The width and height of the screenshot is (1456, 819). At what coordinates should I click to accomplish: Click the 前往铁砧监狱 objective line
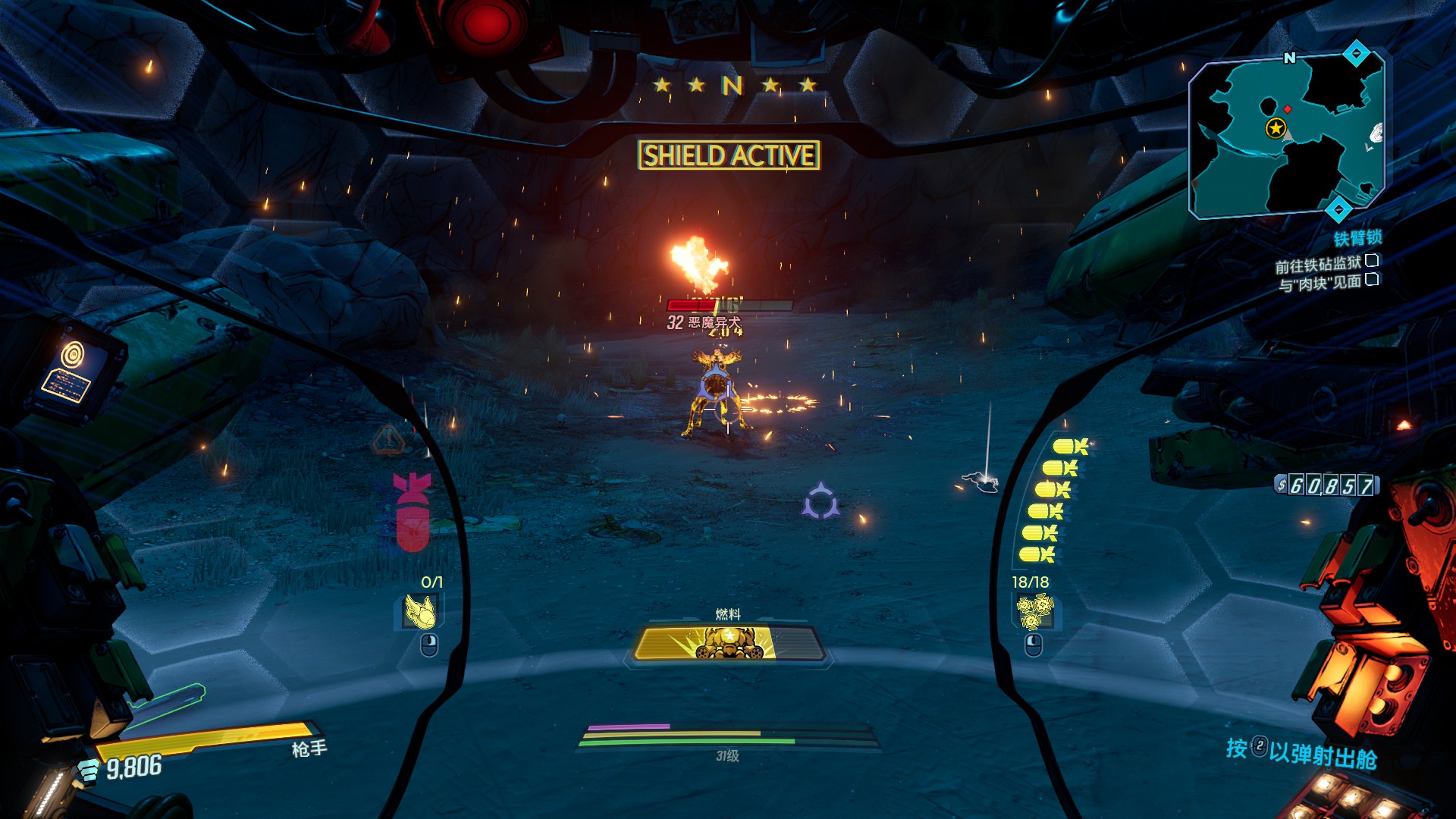(x=1318, y=265)
